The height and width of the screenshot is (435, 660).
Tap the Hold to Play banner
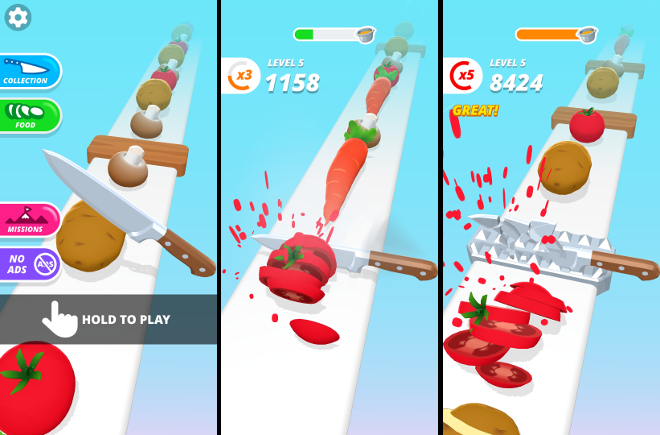tap(108, 319)
